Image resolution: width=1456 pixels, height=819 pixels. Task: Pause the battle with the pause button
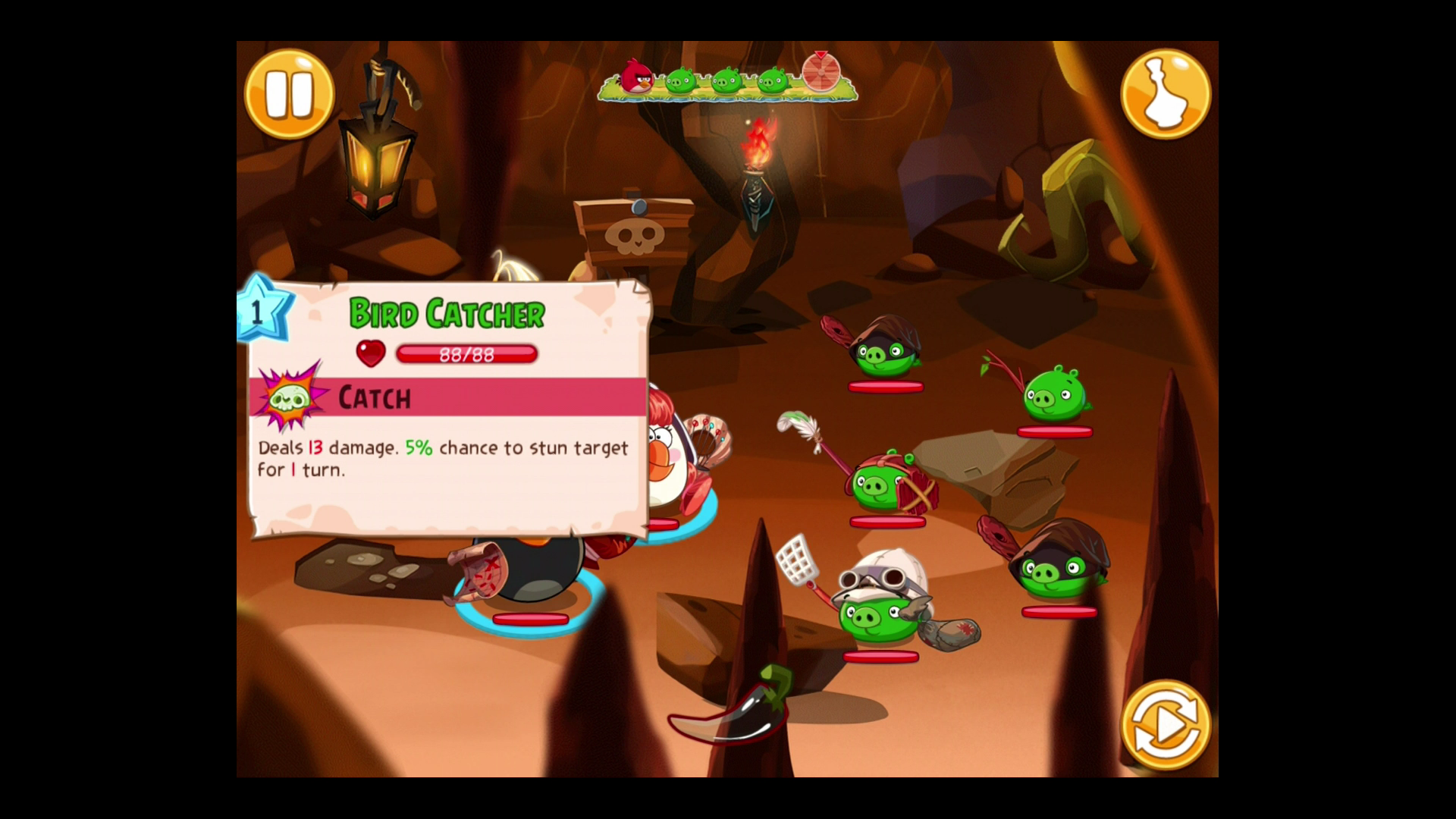[x=289, y=94]
